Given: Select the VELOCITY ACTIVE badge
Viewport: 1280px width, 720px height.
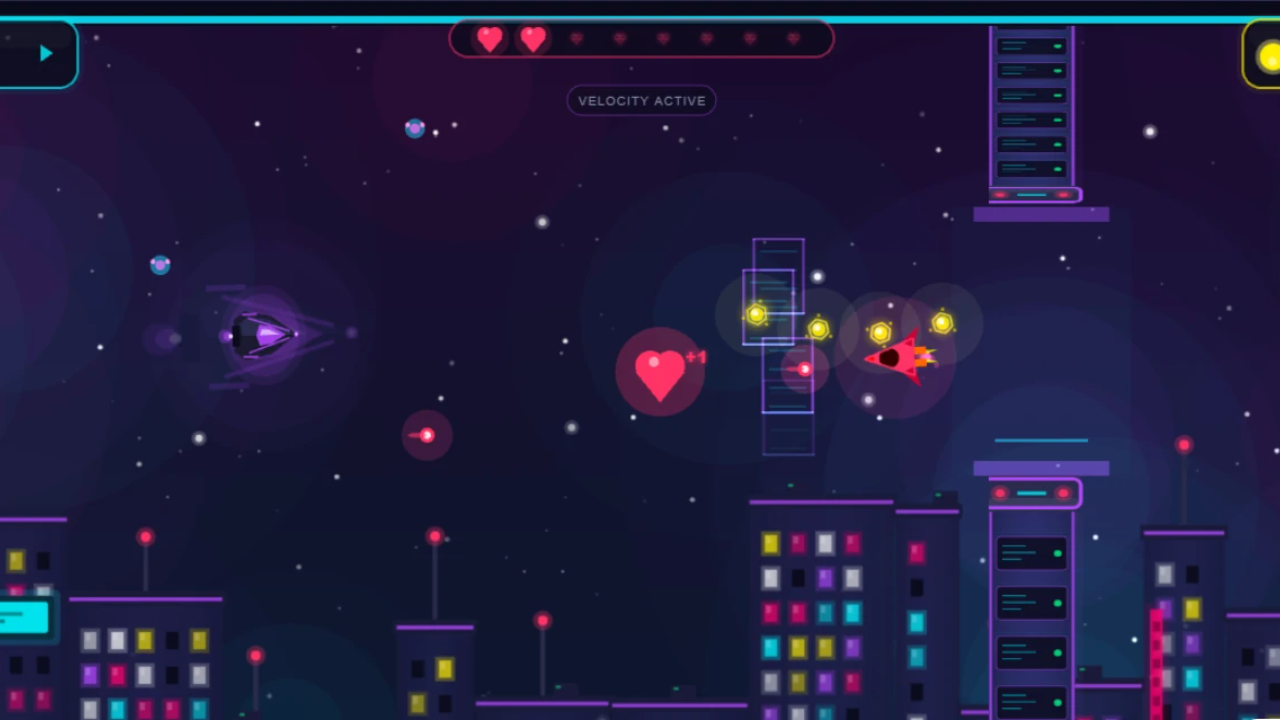Looking at the screenshot, I should click(641, 100).
